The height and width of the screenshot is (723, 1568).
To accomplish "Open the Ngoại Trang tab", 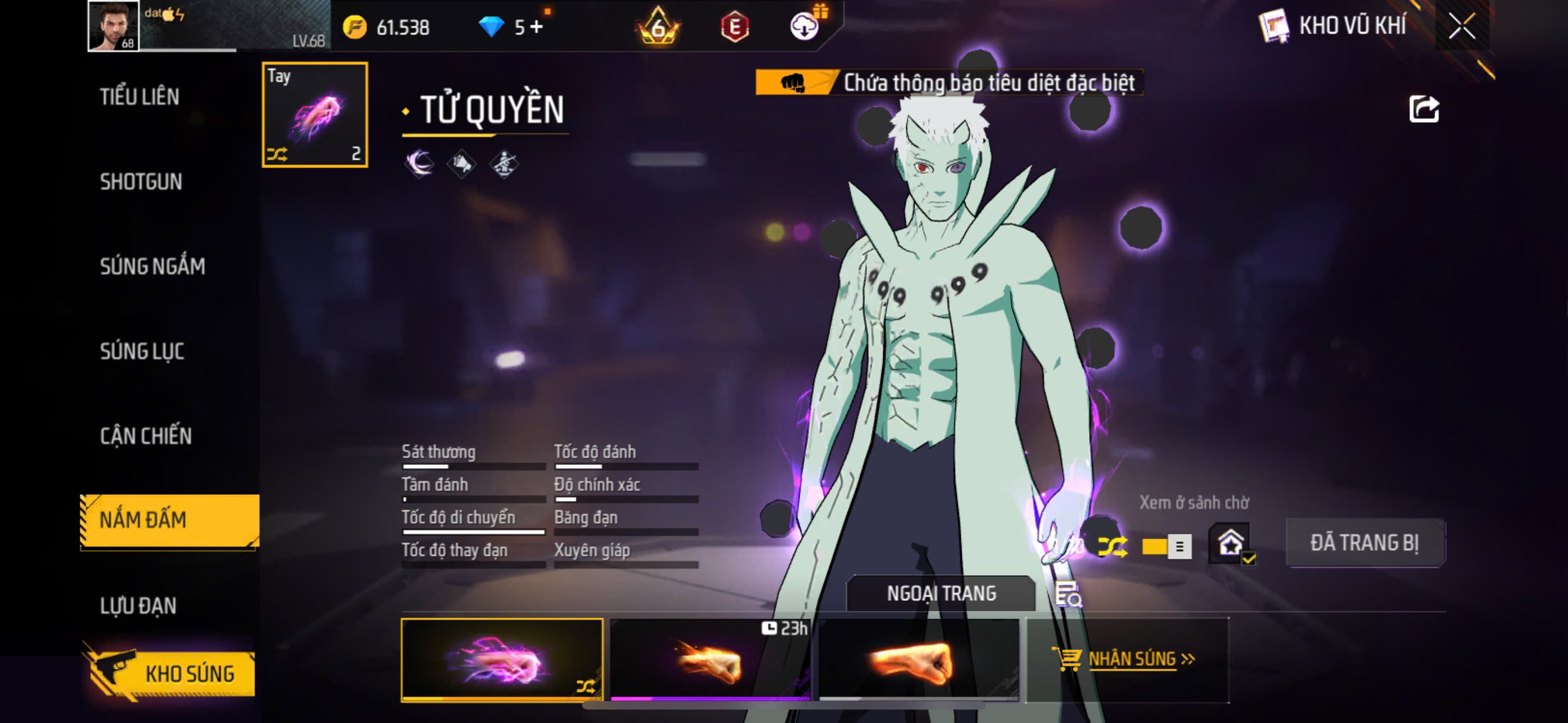I will (x=940, y=594).
